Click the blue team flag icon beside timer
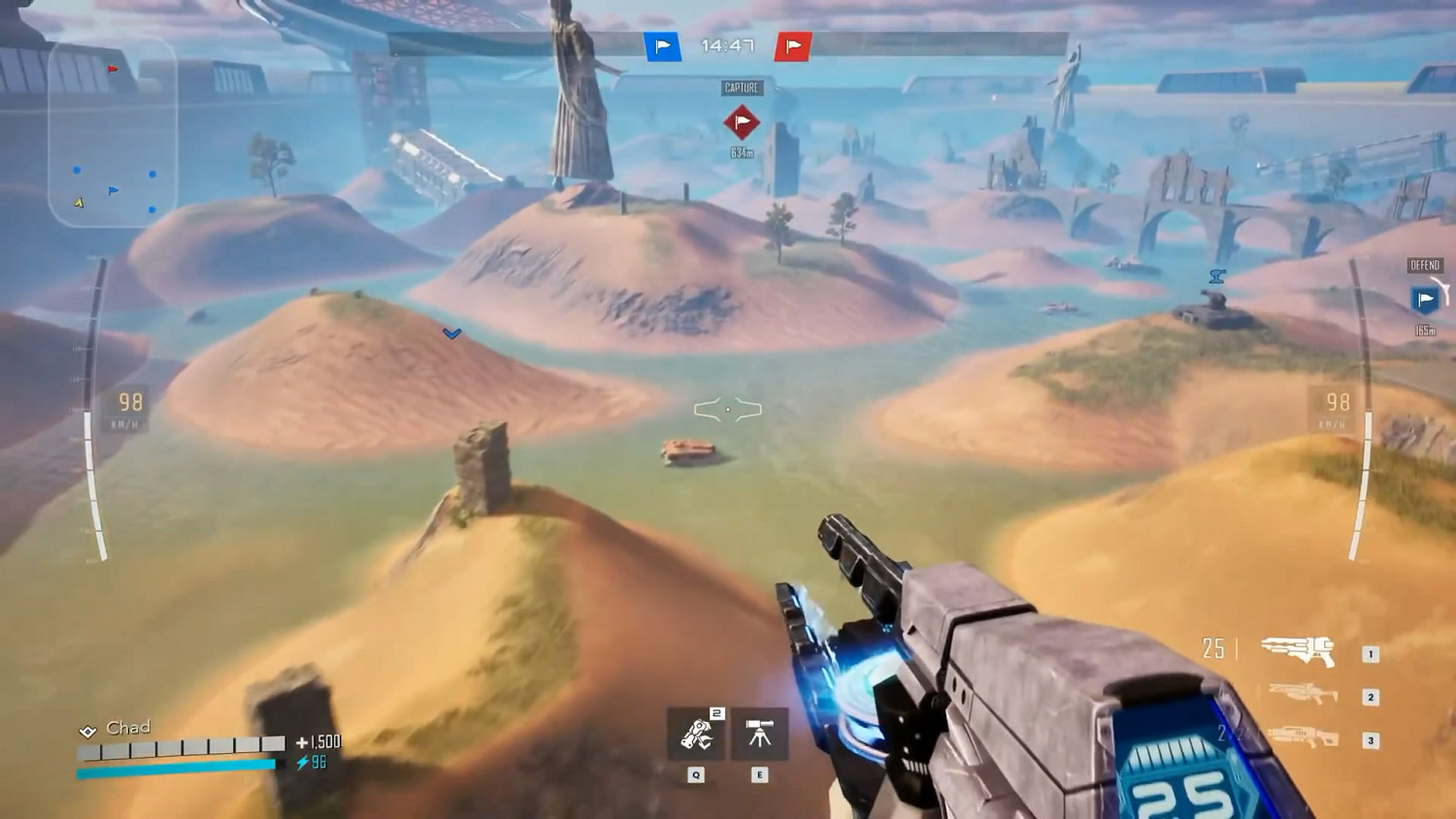 click(661, 44)
